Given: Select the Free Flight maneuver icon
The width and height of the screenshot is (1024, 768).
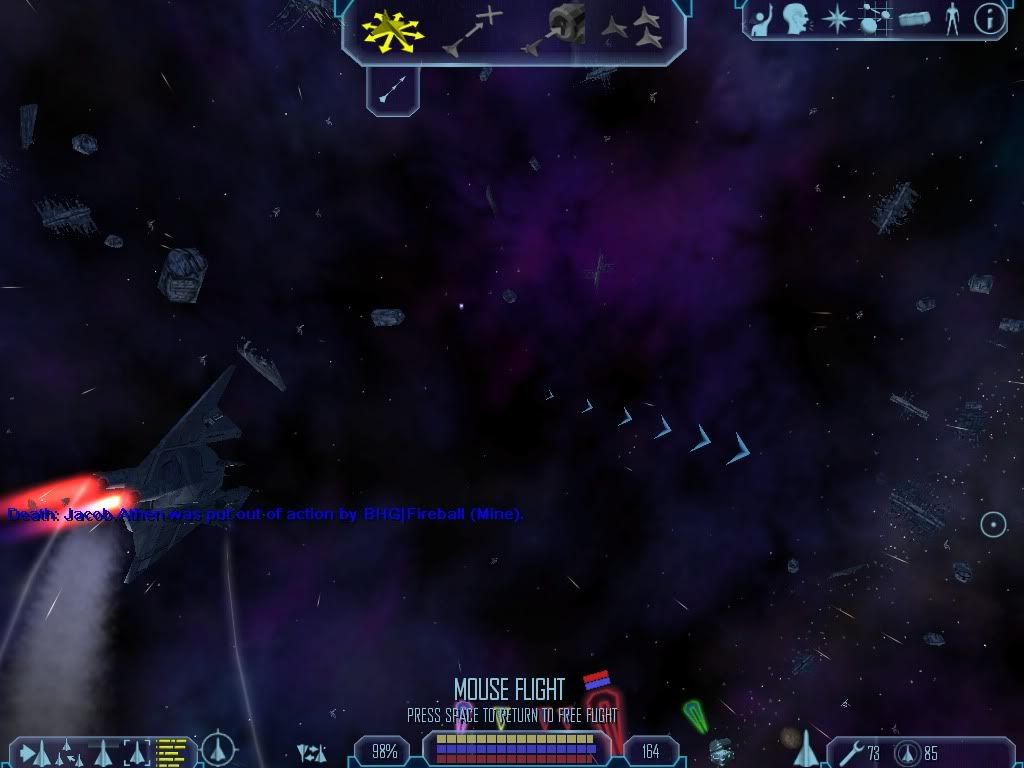Looking at the screenshot, I should 391,29.
